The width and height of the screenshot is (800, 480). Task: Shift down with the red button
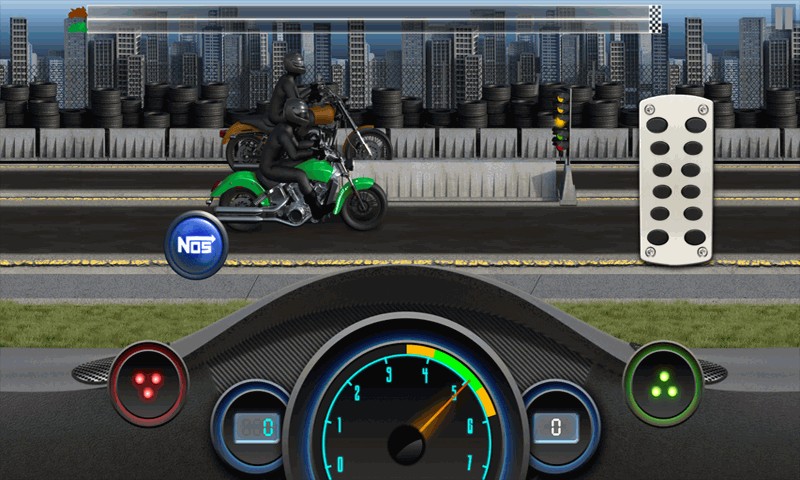point(147,381)
